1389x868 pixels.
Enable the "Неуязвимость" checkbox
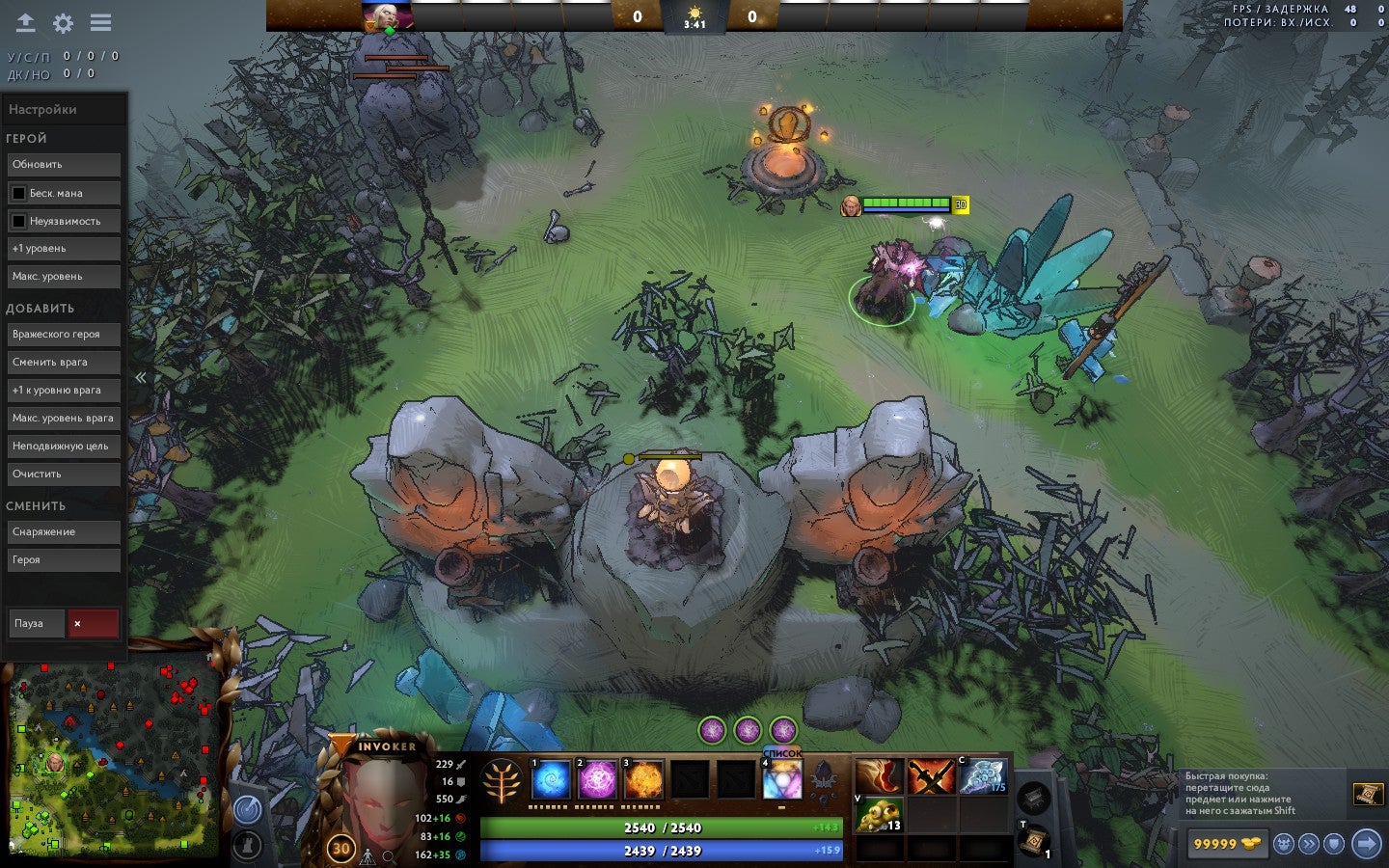click(x=18, y=221)
